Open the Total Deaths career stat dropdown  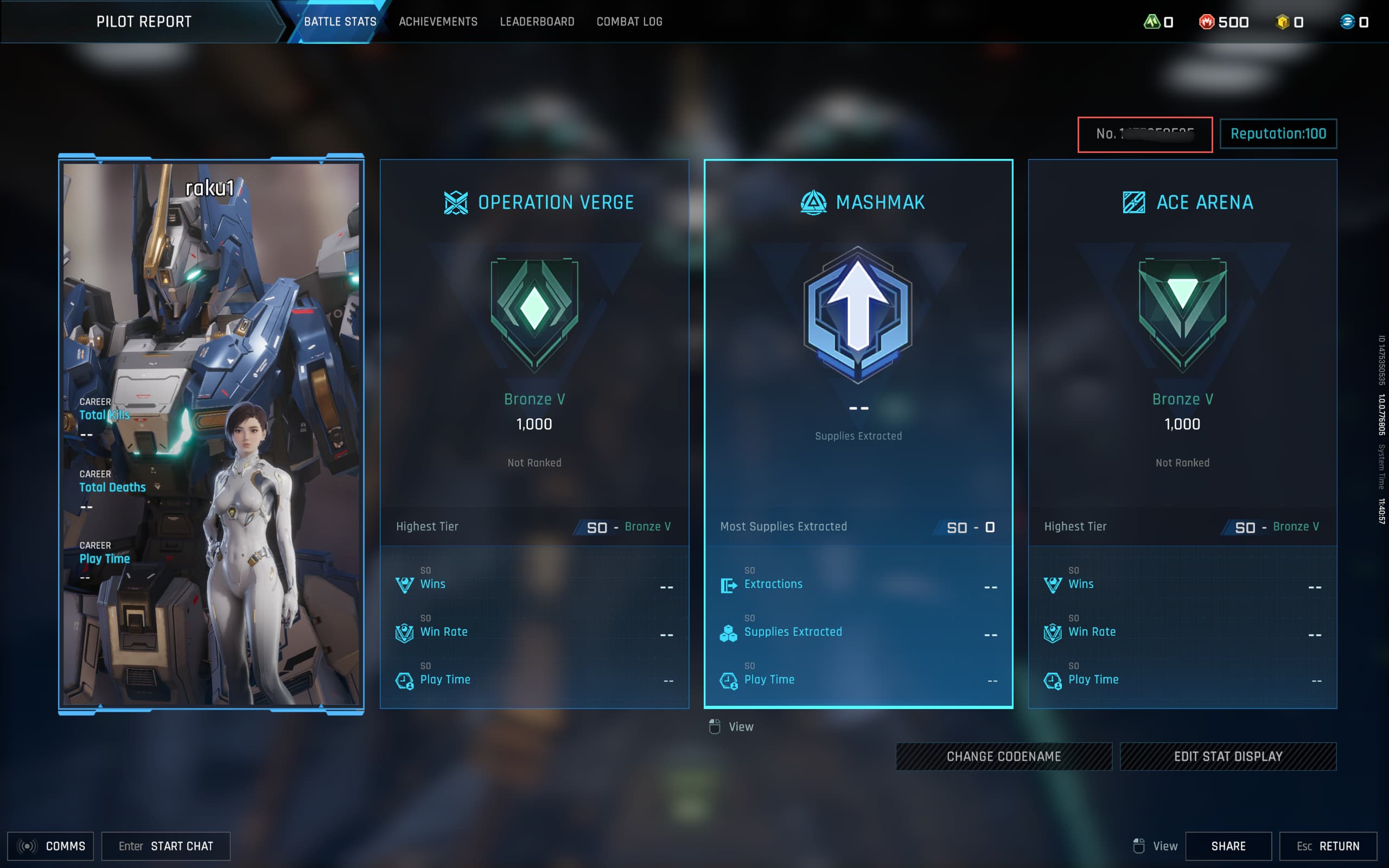pyautogui.click(x=157, y=487)
